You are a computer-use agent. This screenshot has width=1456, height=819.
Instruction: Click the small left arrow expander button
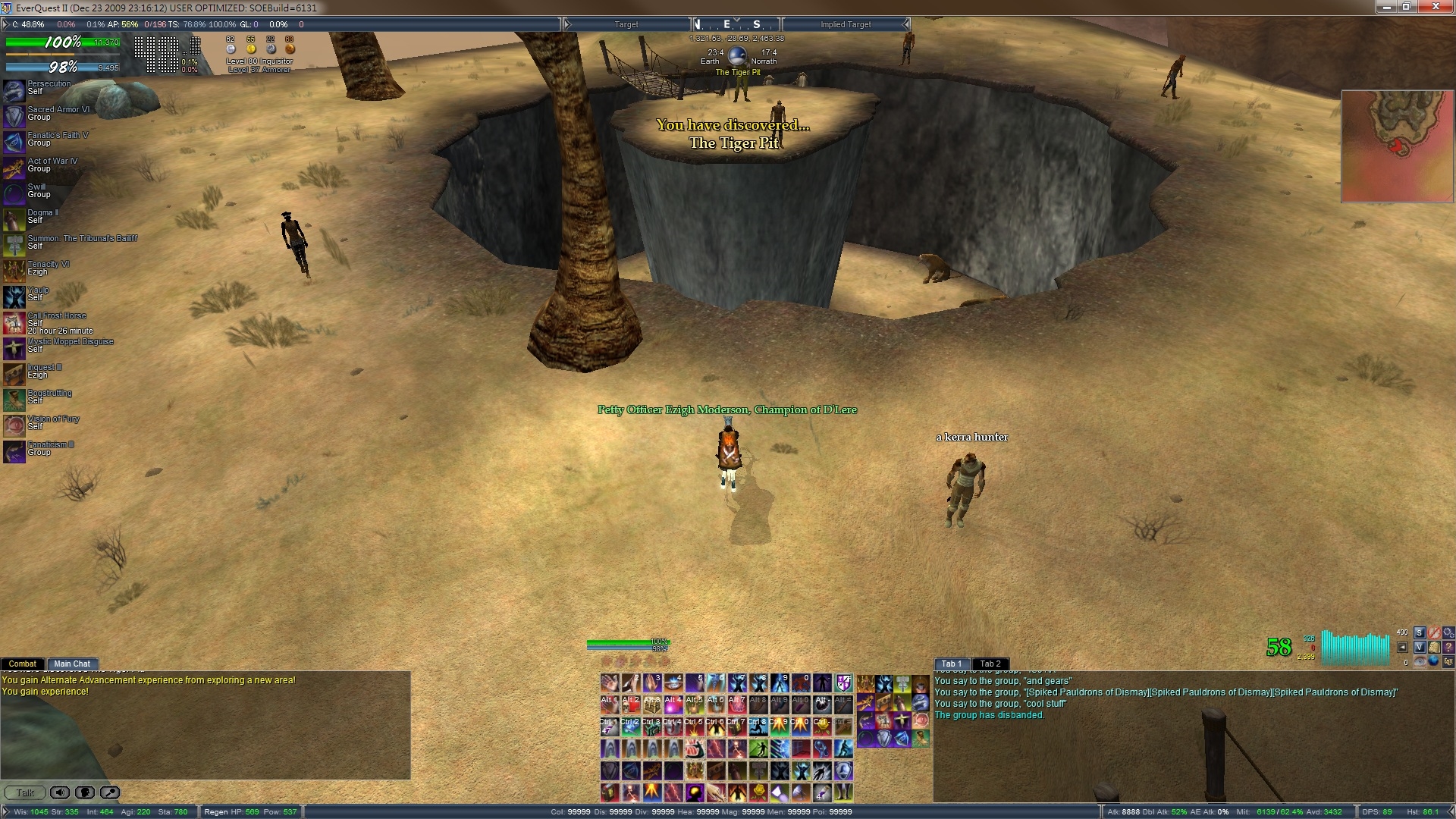[x=1402, y=647]
